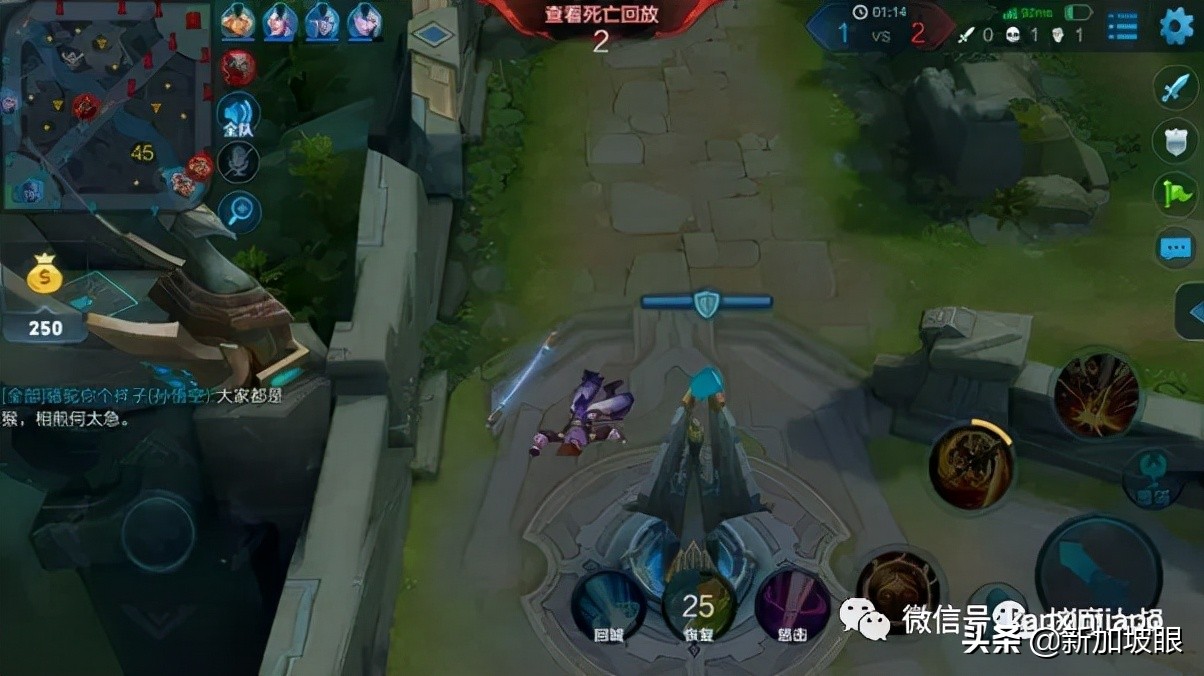Open the quick chat bubble
This screenshot has height=676, width=1204.
[1174, 246]
